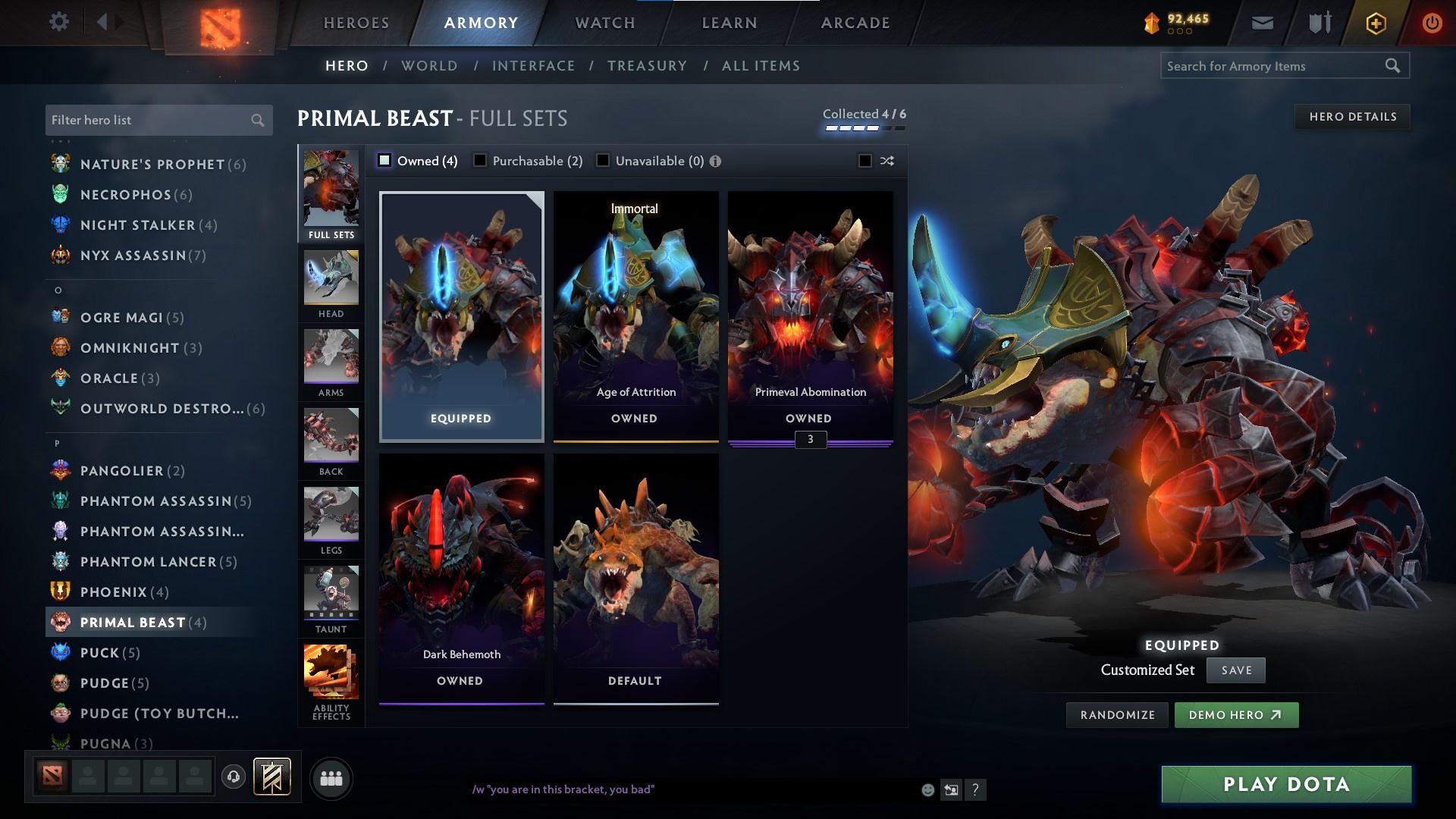1456x819 pixels.
Task: Check the Unavailable (0) filter
Action: [x=602, y=161]
